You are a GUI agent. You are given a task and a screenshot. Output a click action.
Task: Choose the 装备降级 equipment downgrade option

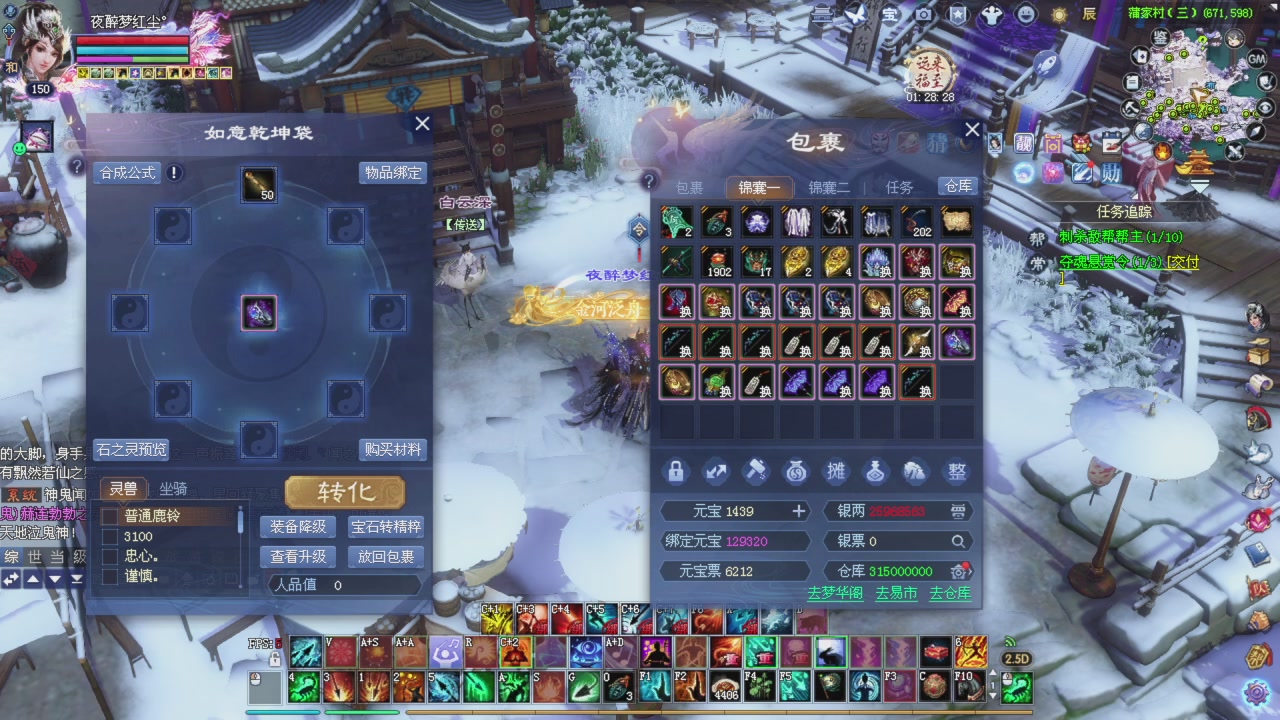(x=298, y=527)
